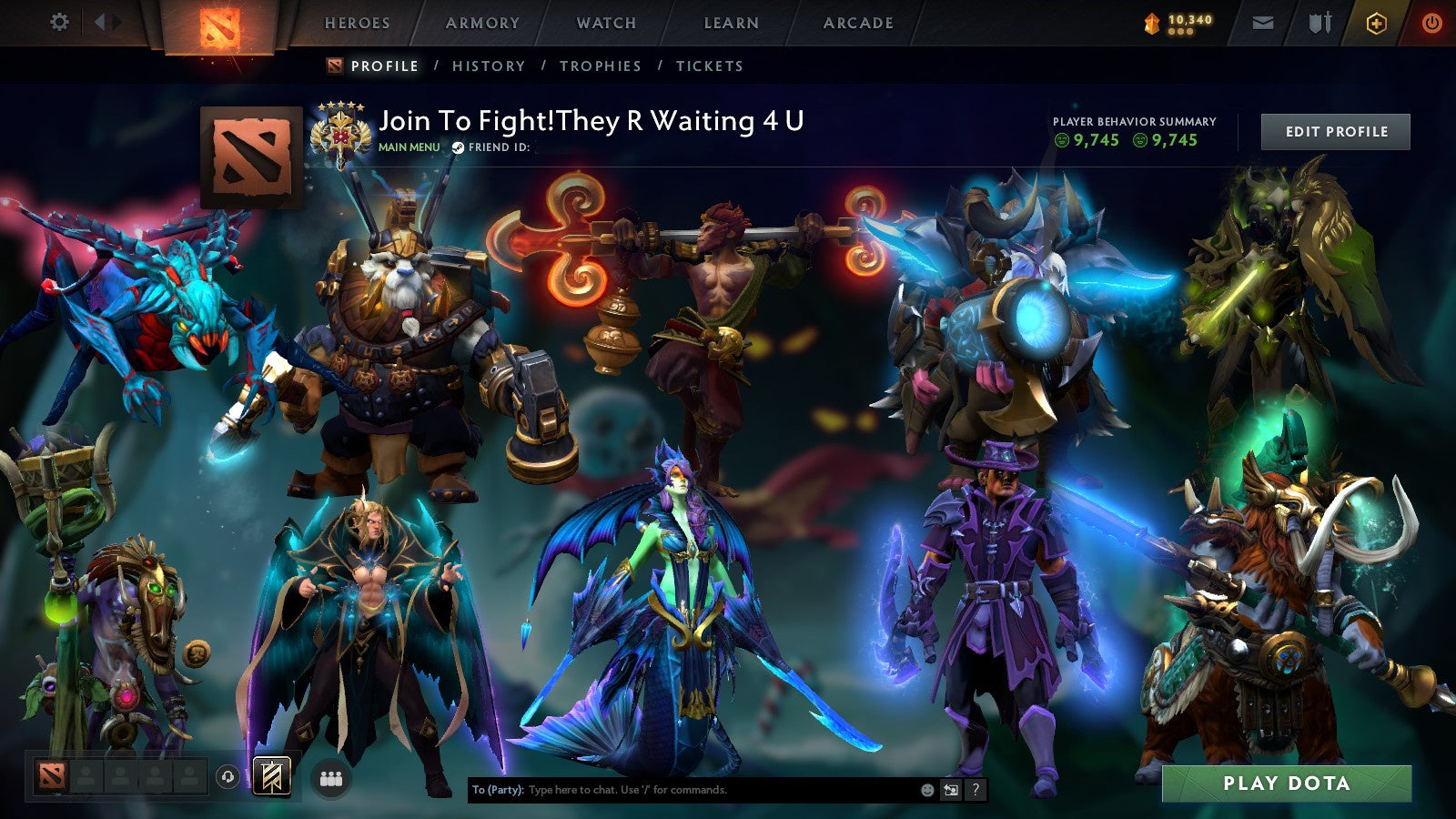Click the chat help question mark
Screen dimensions: 1456x819
974,791
